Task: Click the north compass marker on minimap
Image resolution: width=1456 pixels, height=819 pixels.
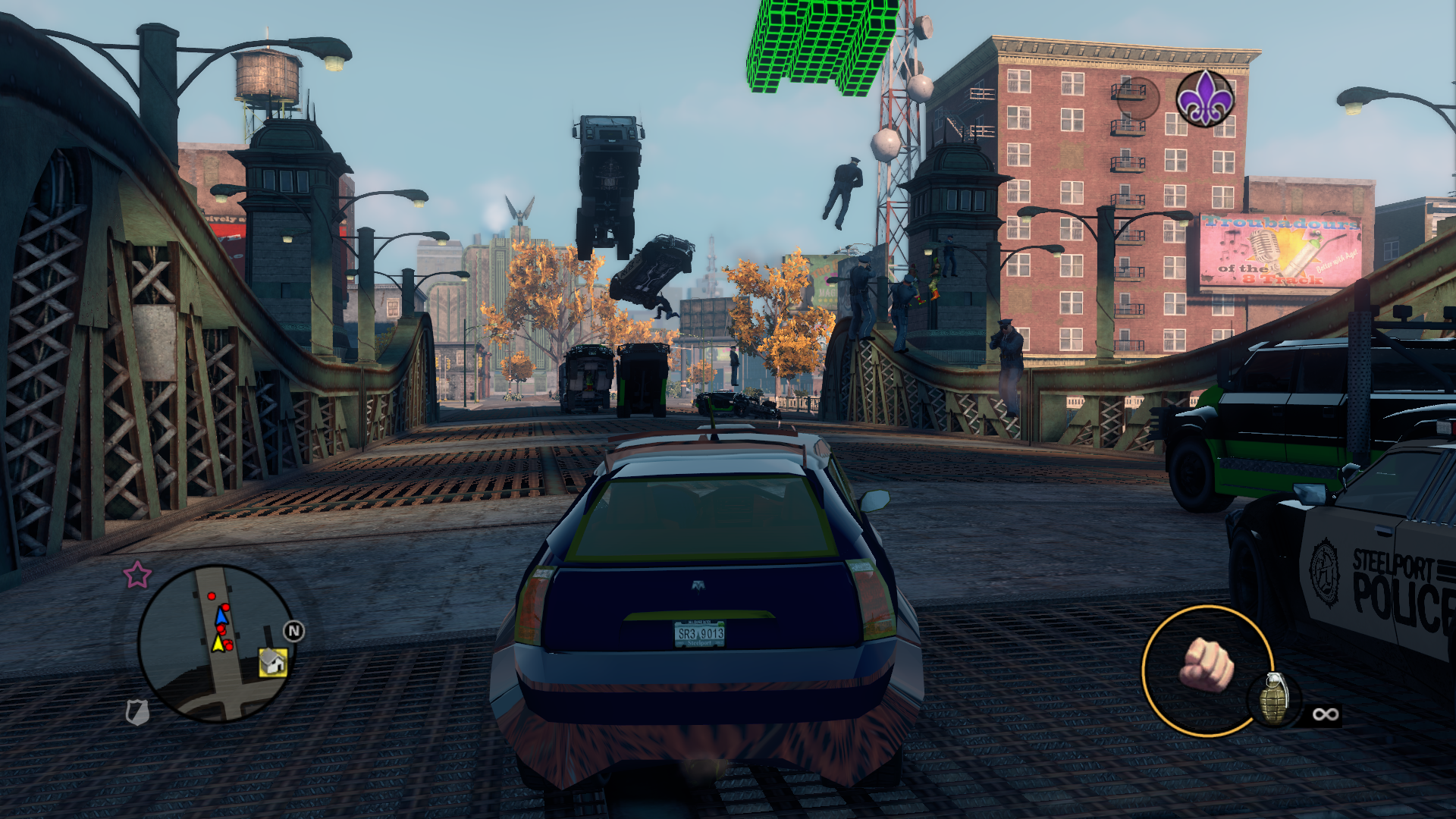Action: [293, 631]
